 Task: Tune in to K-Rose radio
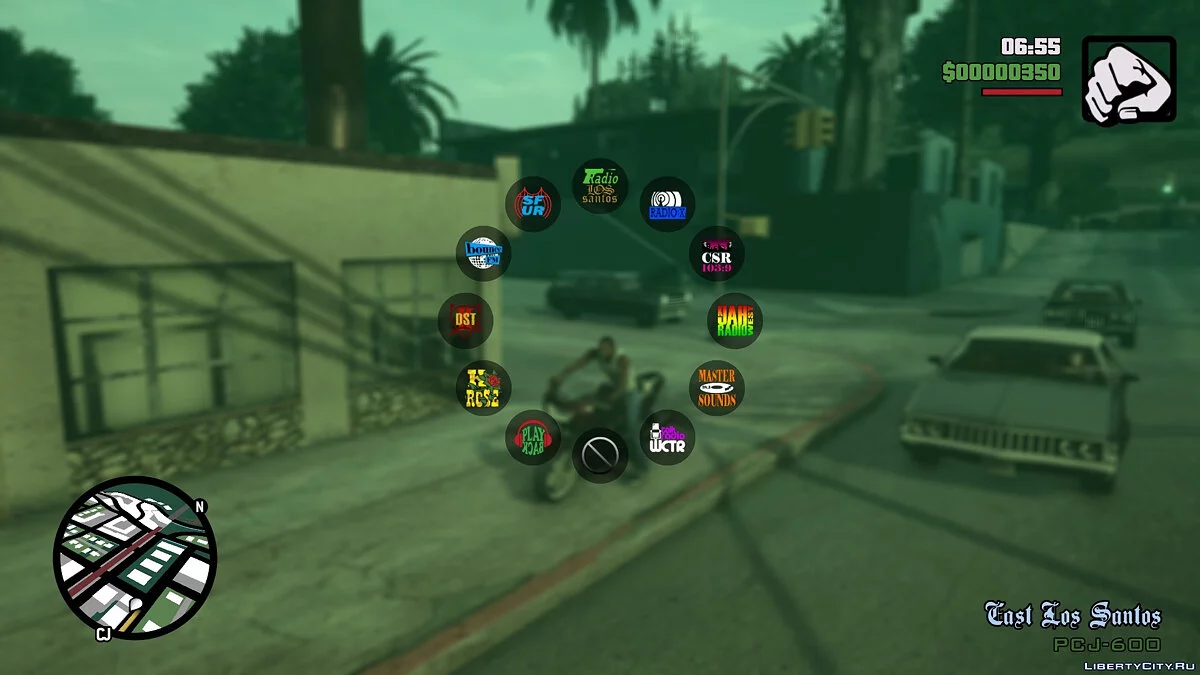484,388
